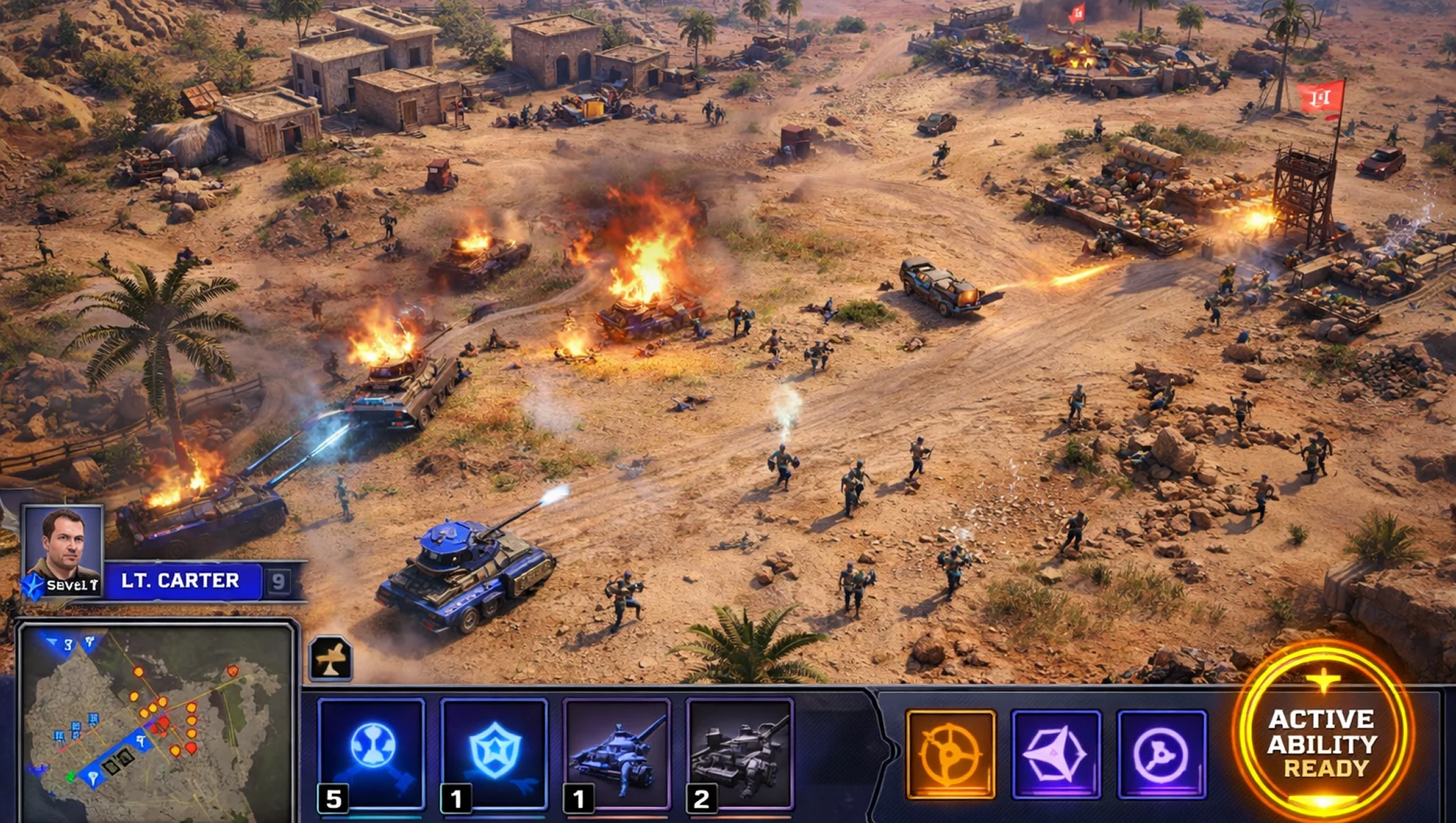This screenshot has height=823, width=1456.
Task: Choose the blue star shield card
Action: [494, 754]
